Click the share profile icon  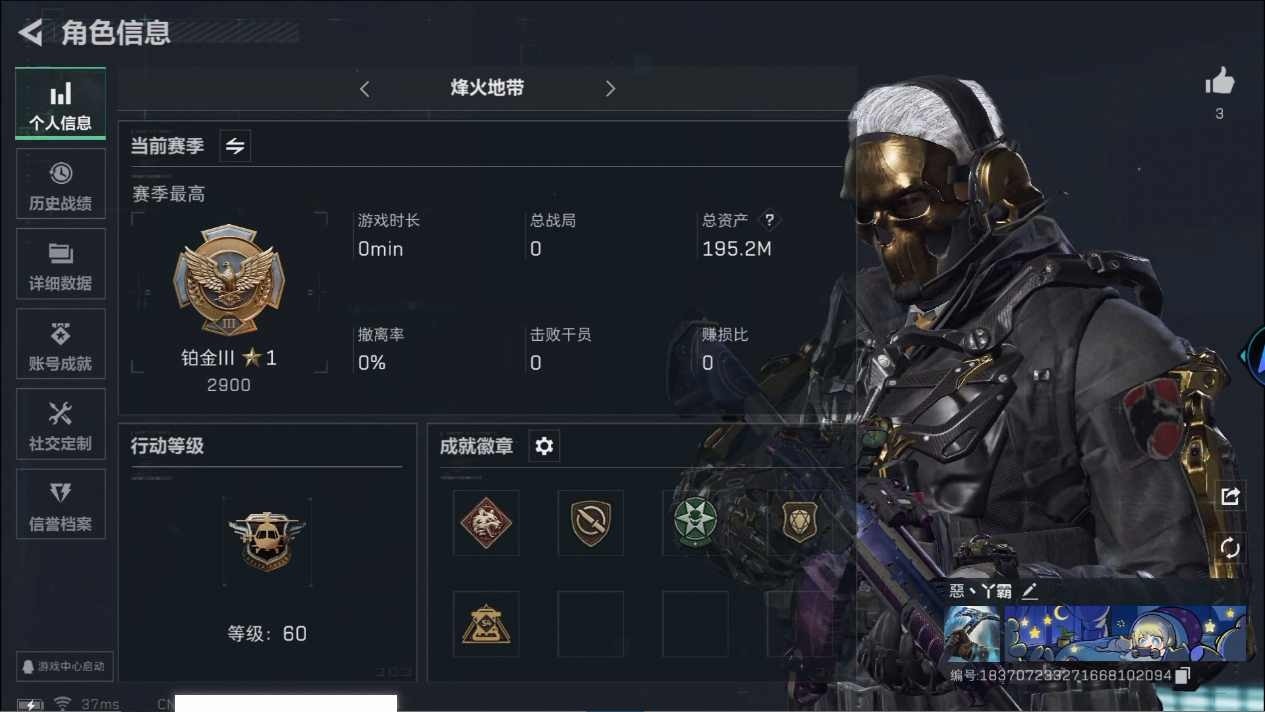pos(1230,496)
